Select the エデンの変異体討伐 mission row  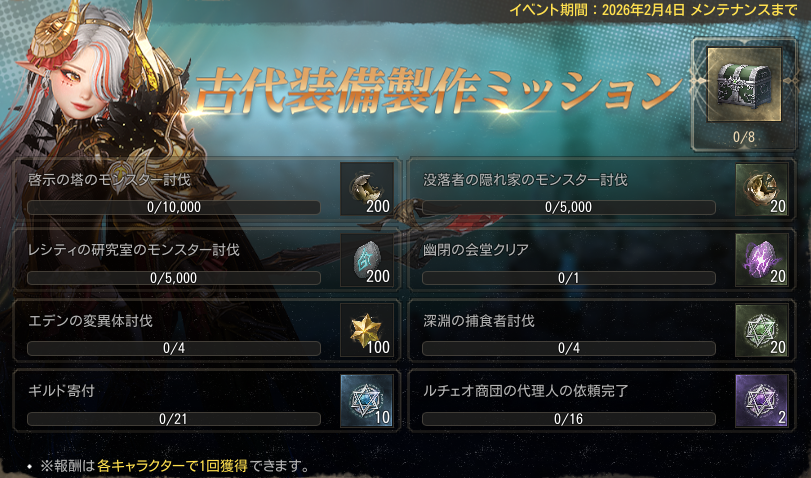[x=175, y=331]
